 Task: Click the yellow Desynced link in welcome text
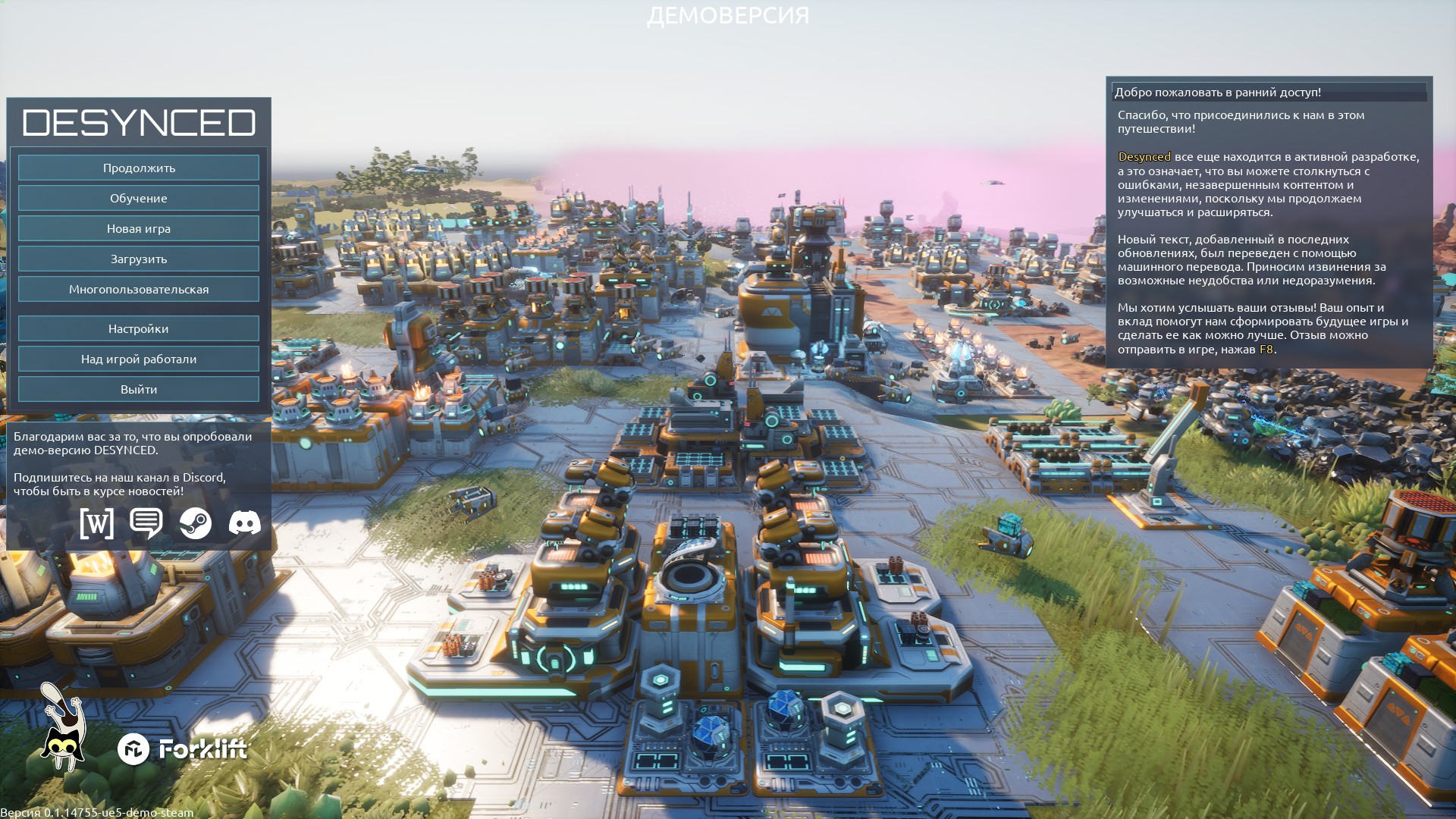coord(1144,157)
